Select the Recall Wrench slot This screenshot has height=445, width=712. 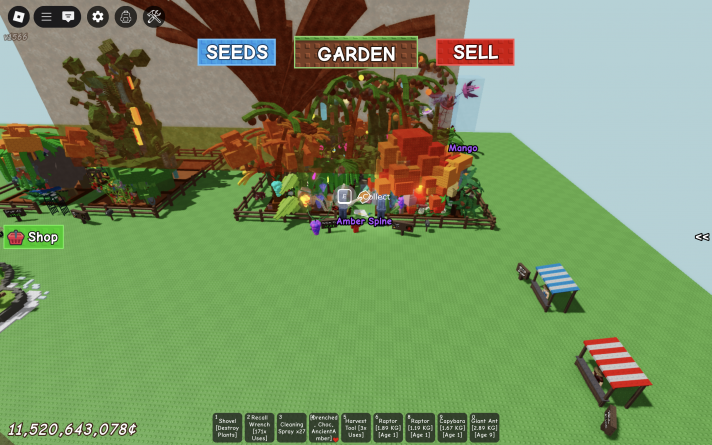point(260,428)
